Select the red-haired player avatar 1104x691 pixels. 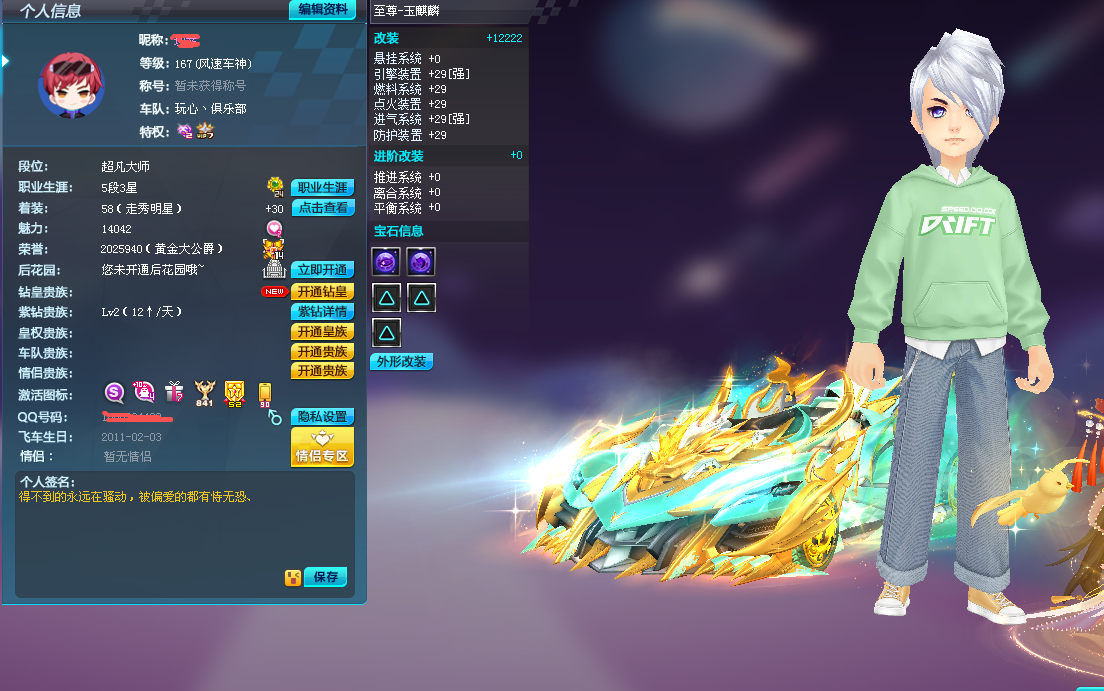point(70,85)
